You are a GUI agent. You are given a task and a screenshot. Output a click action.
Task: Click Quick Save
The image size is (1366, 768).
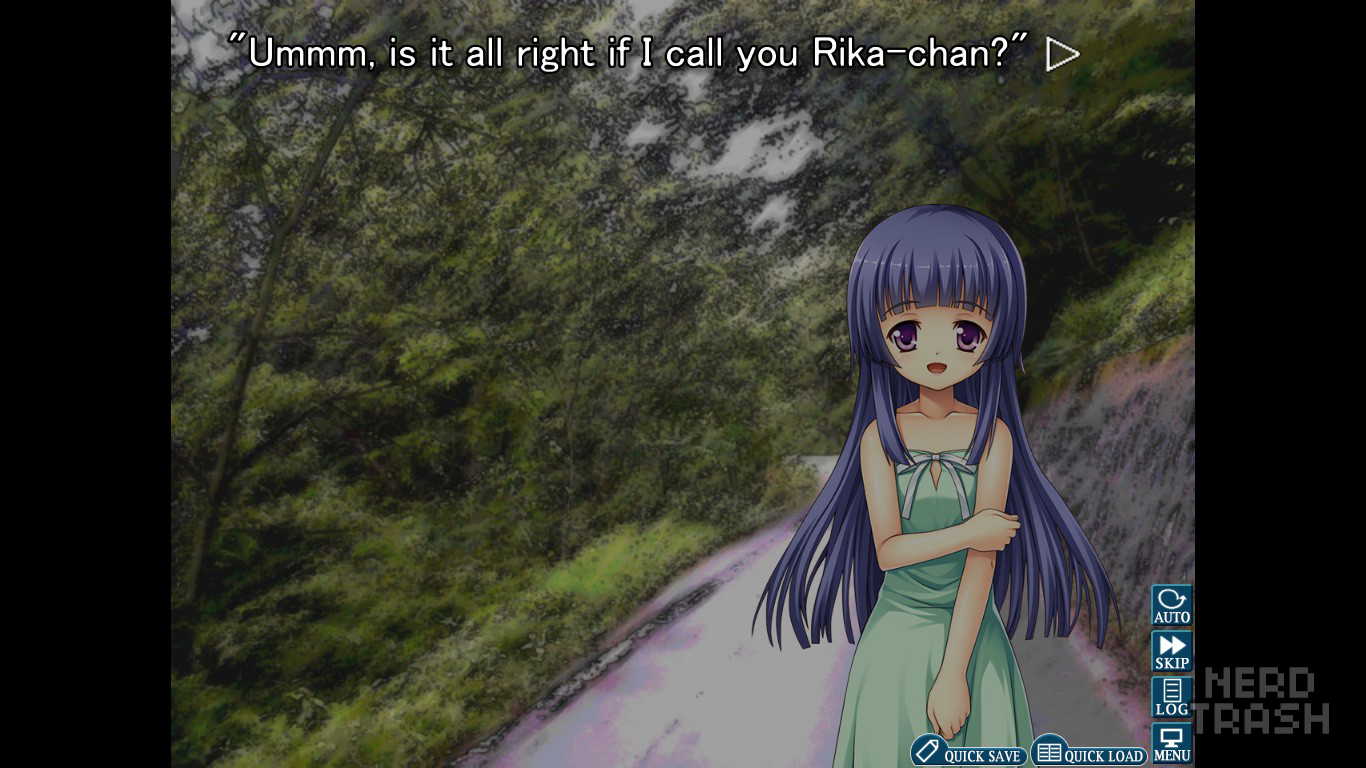coord(967,753)
